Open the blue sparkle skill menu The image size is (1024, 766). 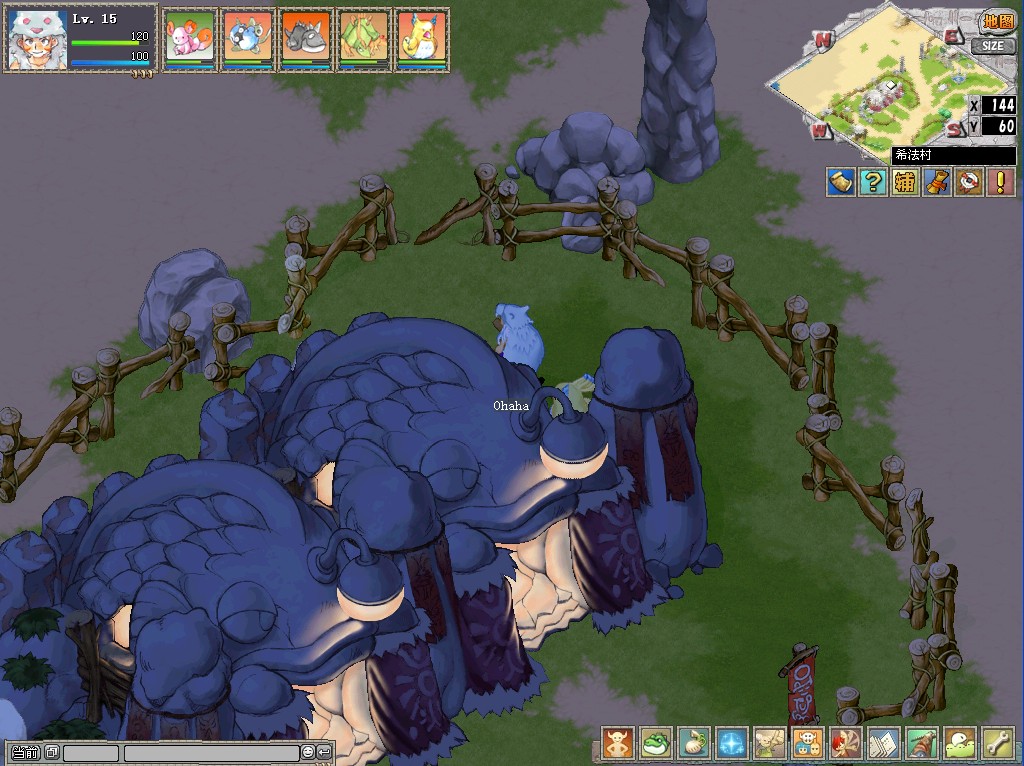[x=732, y=744]
